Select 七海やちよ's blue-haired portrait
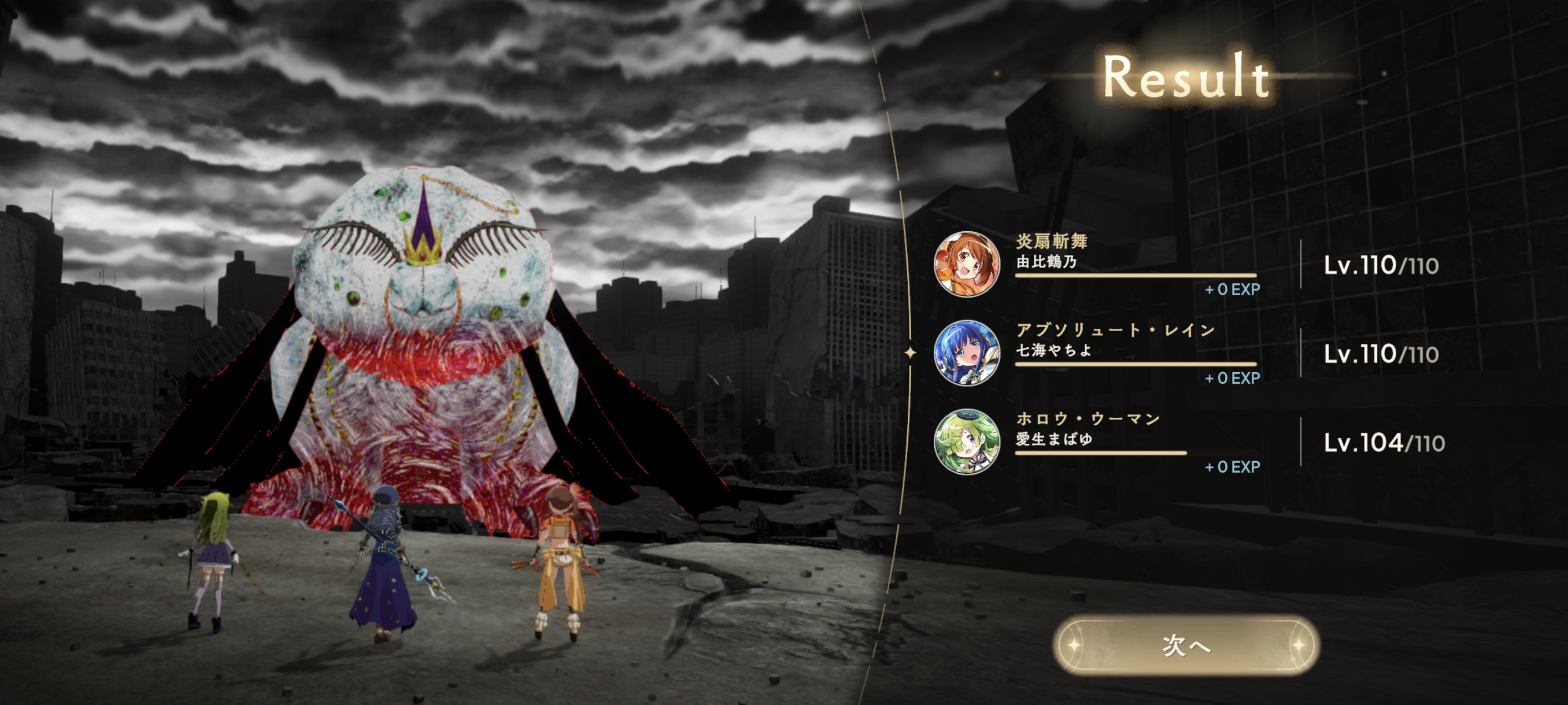This screenshot has width=1568, height=705. click(967, 353)
